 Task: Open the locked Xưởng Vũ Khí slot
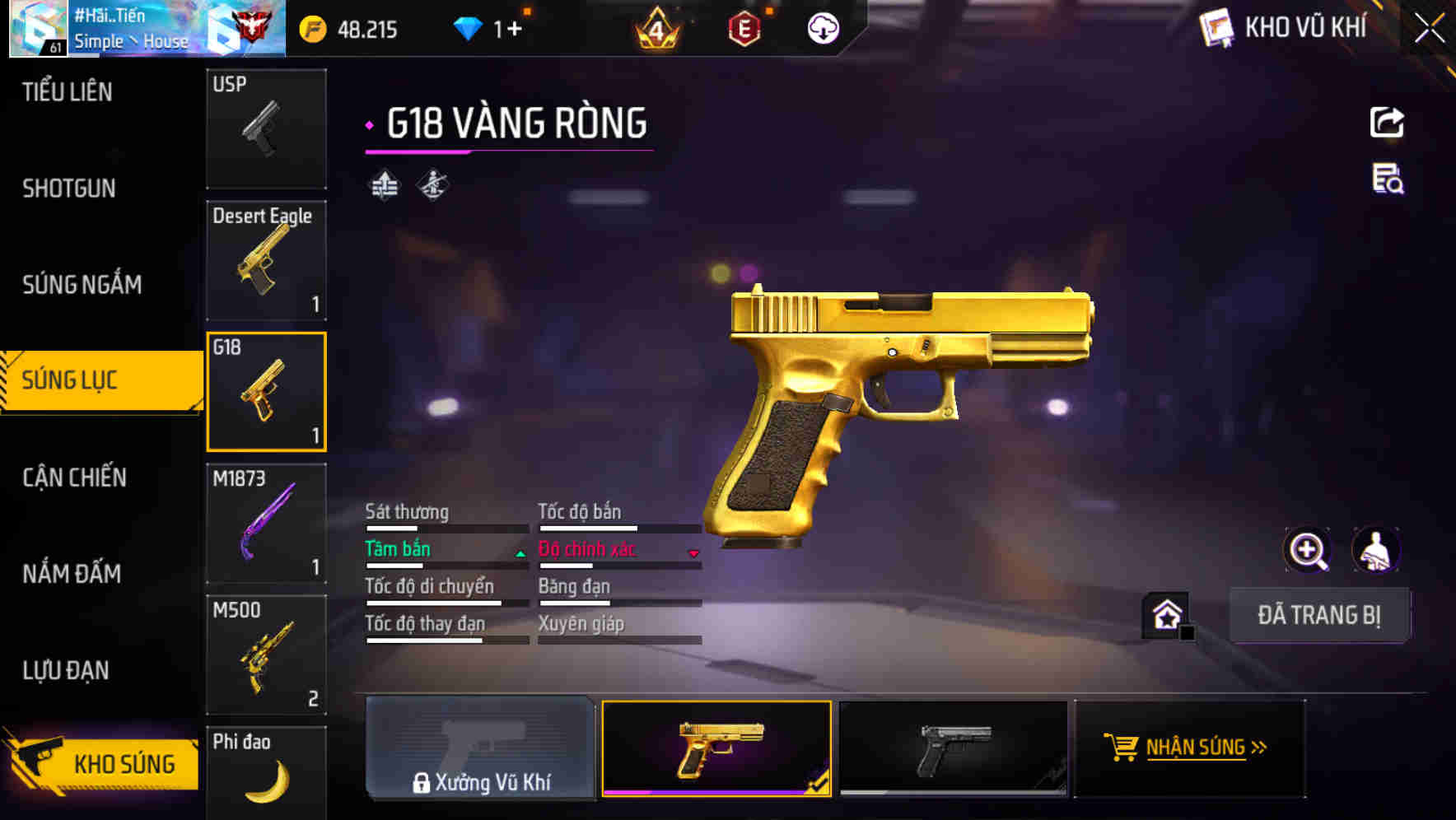481,749
